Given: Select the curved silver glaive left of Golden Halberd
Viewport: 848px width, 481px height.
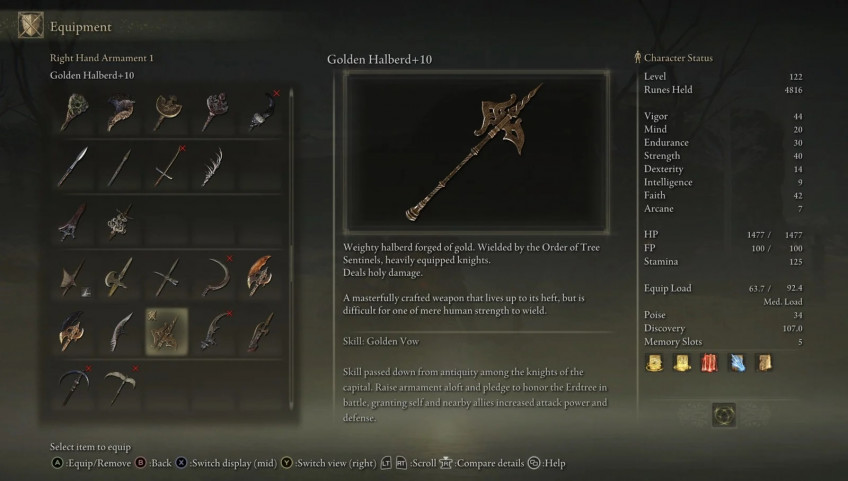Looking at the screenshot, I should (120, 331).
